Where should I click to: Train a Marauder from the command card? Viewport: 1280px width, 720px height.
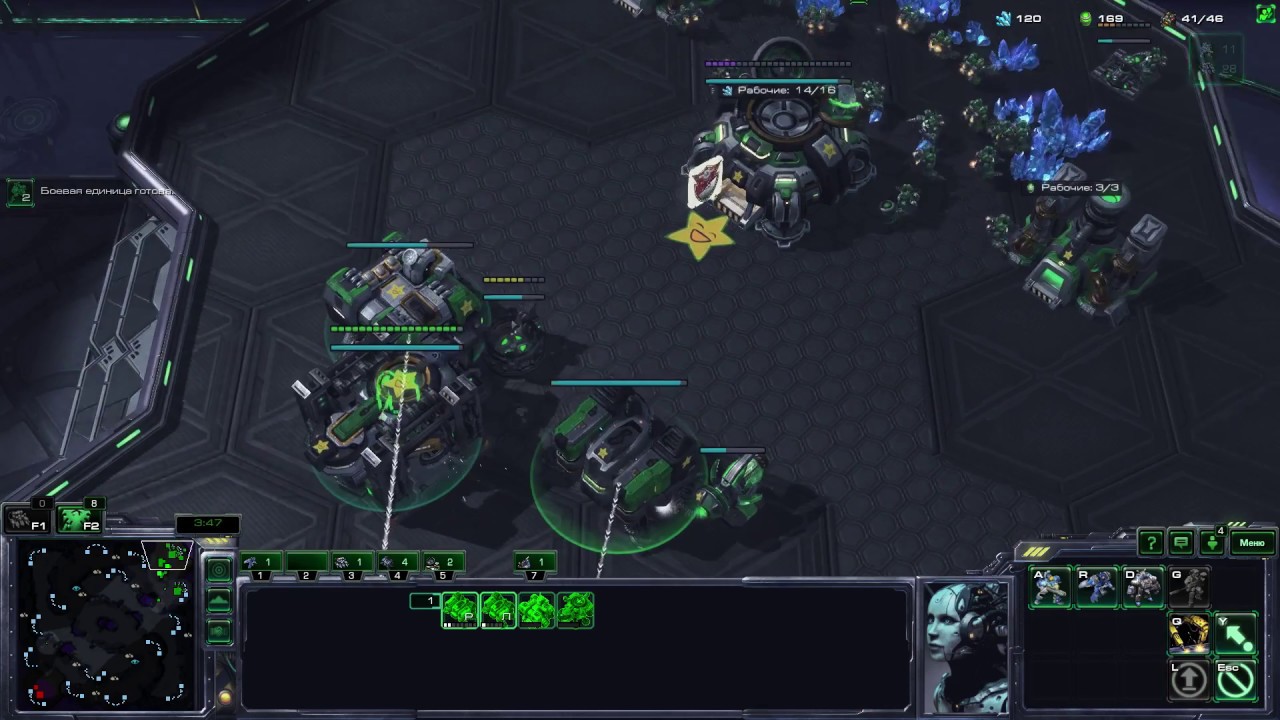pyautogui.click(x=1143, y=587)
